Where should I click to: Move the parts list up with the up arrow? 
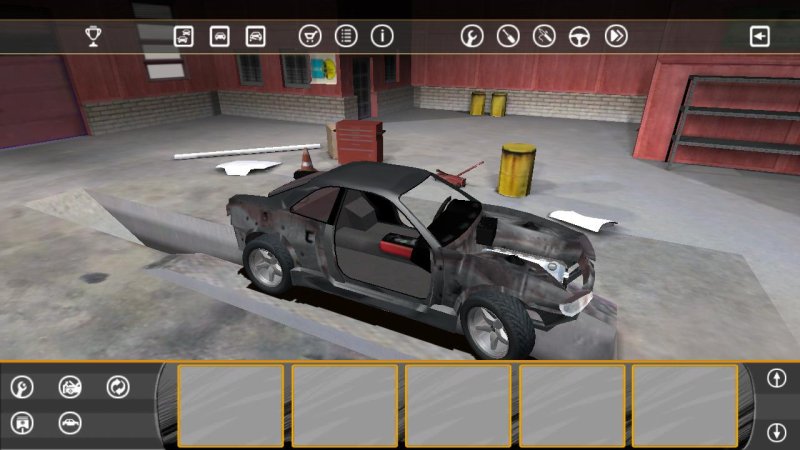[x=776, y=378]
